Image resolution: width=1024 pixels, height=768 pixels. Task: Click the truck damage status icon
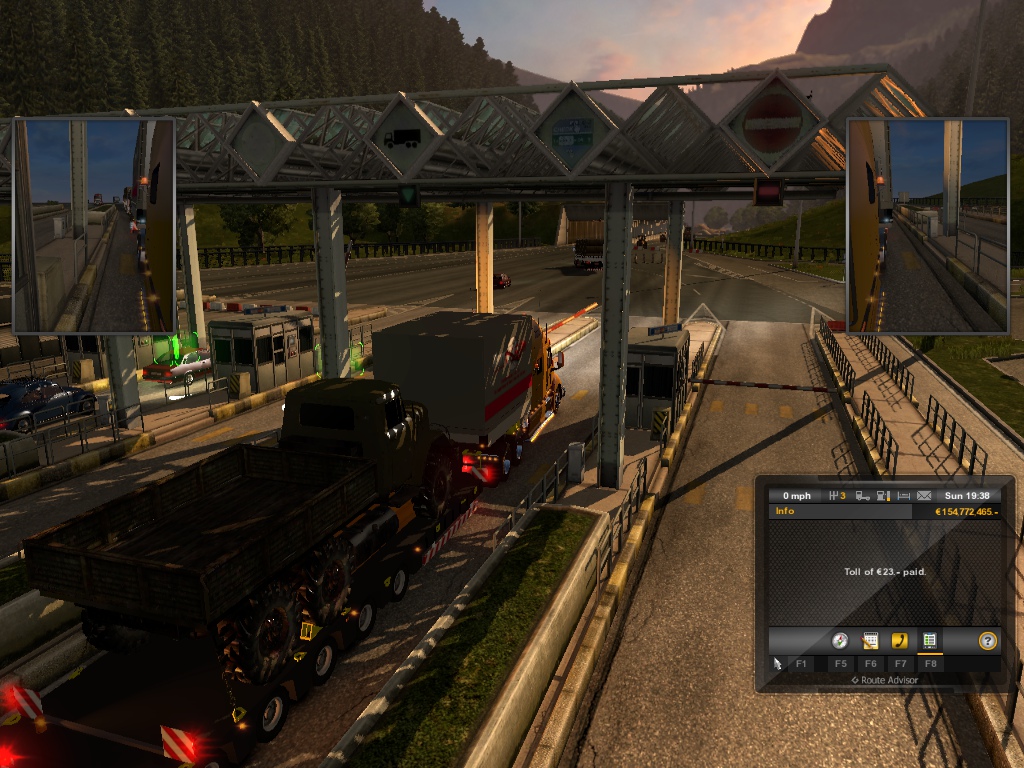click(x=862, y=496)
